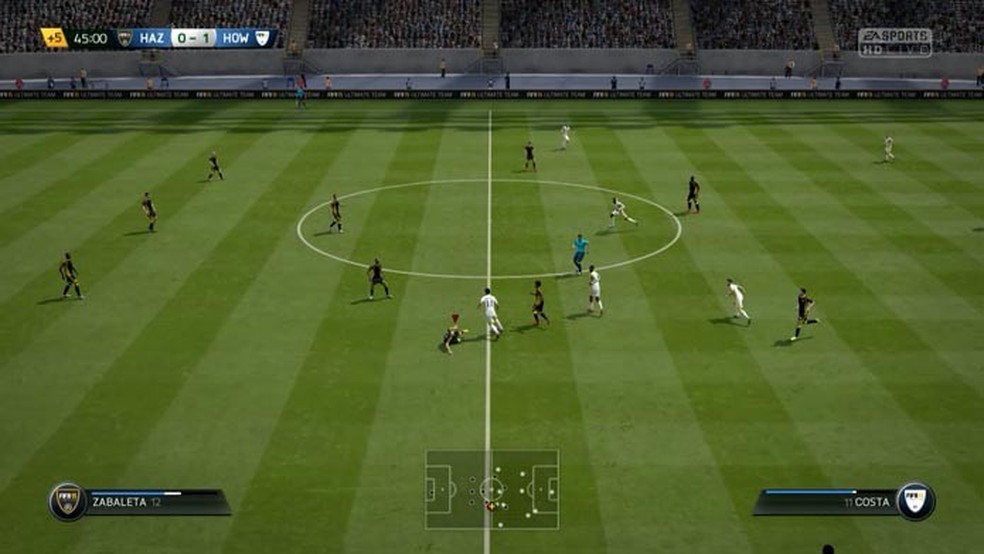Click the EA Sports HD logo
The image size is (984, 554).
pyautogui.click(x=894, y=41)
